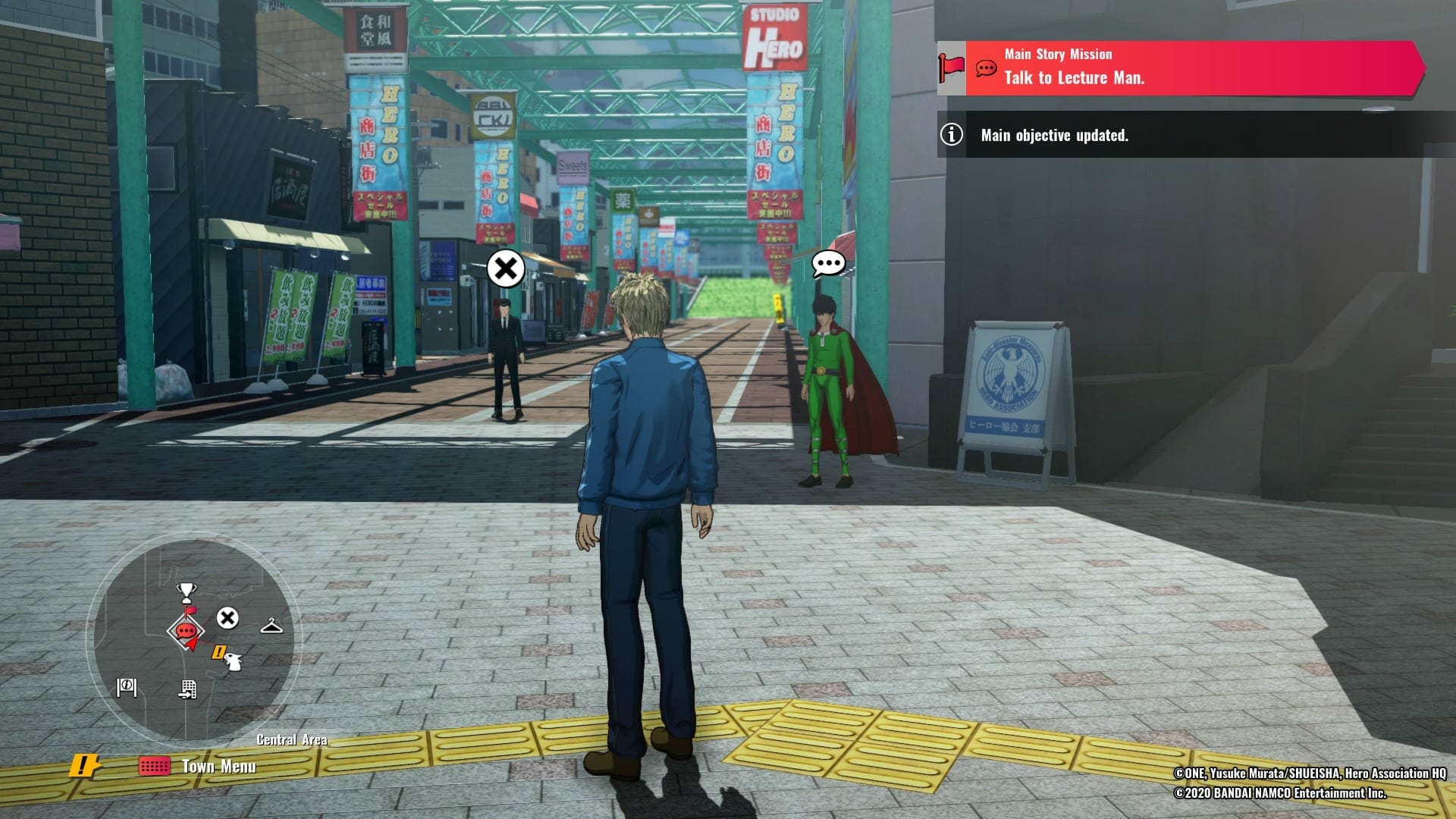This screenshot has width=1456, height=819.
Task: Select the X marker above the suited man
Action: tap(506, 268)
